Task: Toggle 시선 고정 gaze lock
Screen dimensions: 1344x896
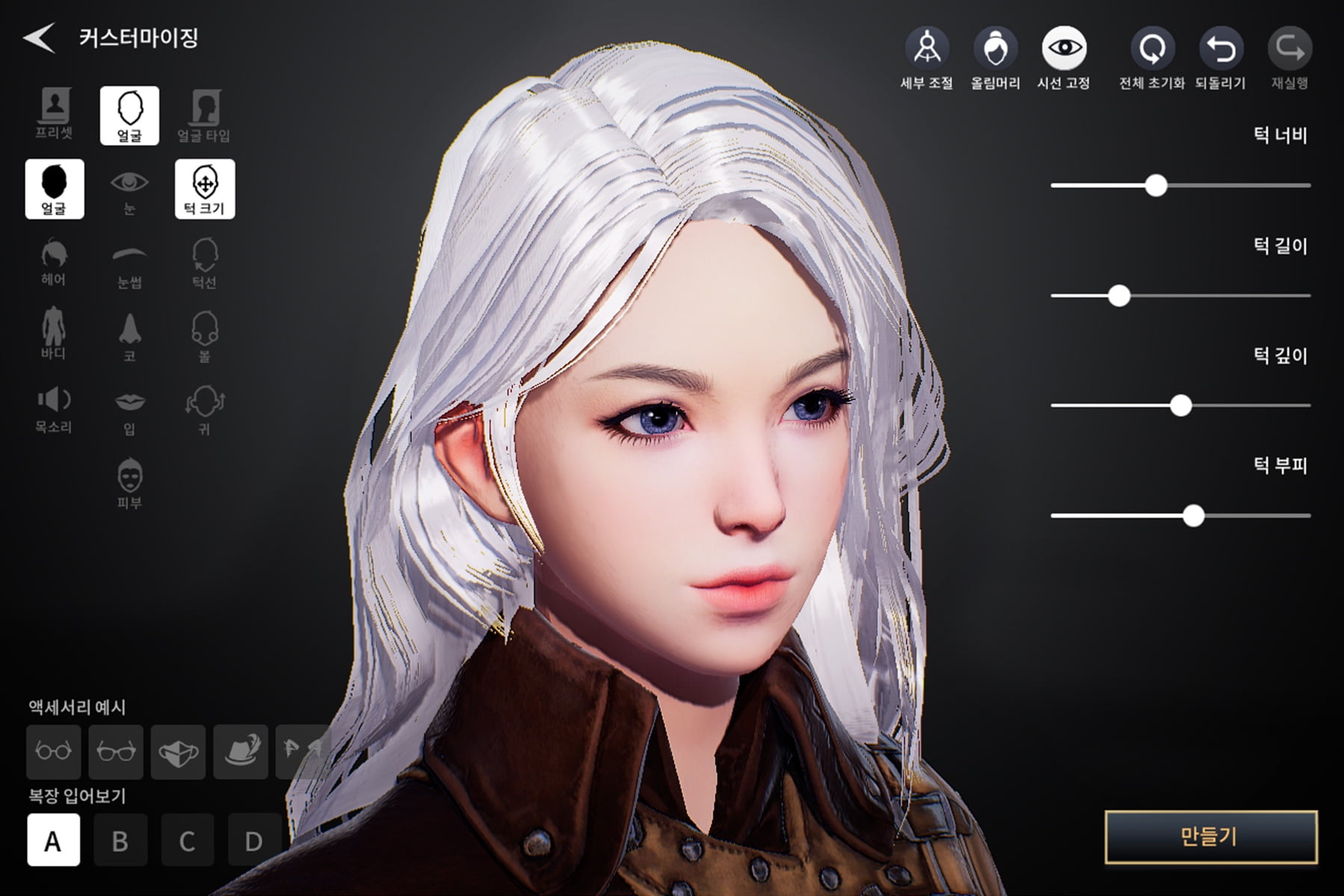Action: pos(1064,57)
